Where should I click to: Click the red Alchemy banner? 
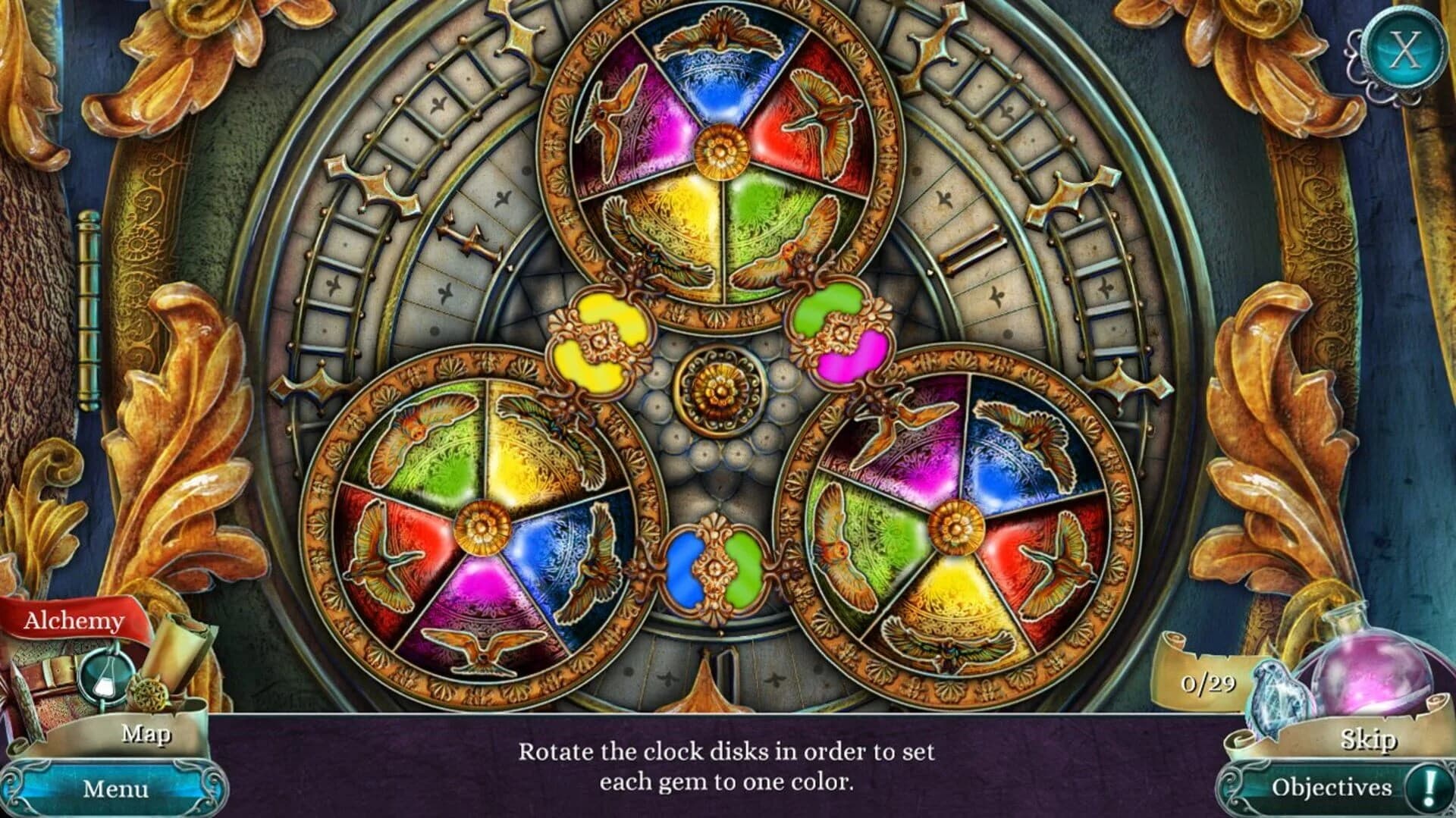click(x=76, y=620)
